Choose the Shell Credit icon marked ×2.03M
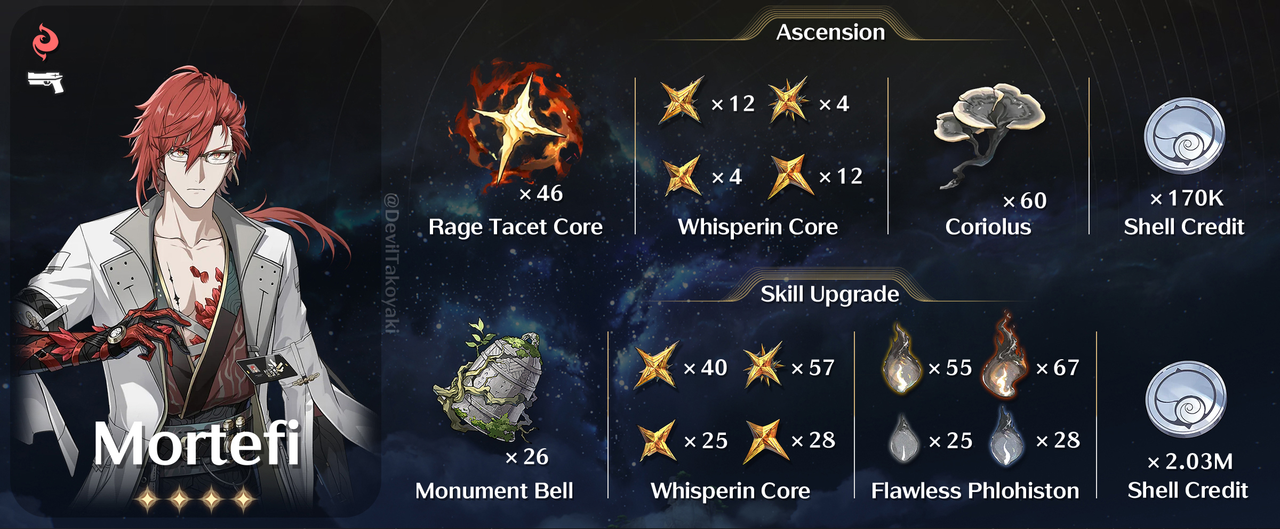Screen dimensions: 1280x529 coord(1186,399)
